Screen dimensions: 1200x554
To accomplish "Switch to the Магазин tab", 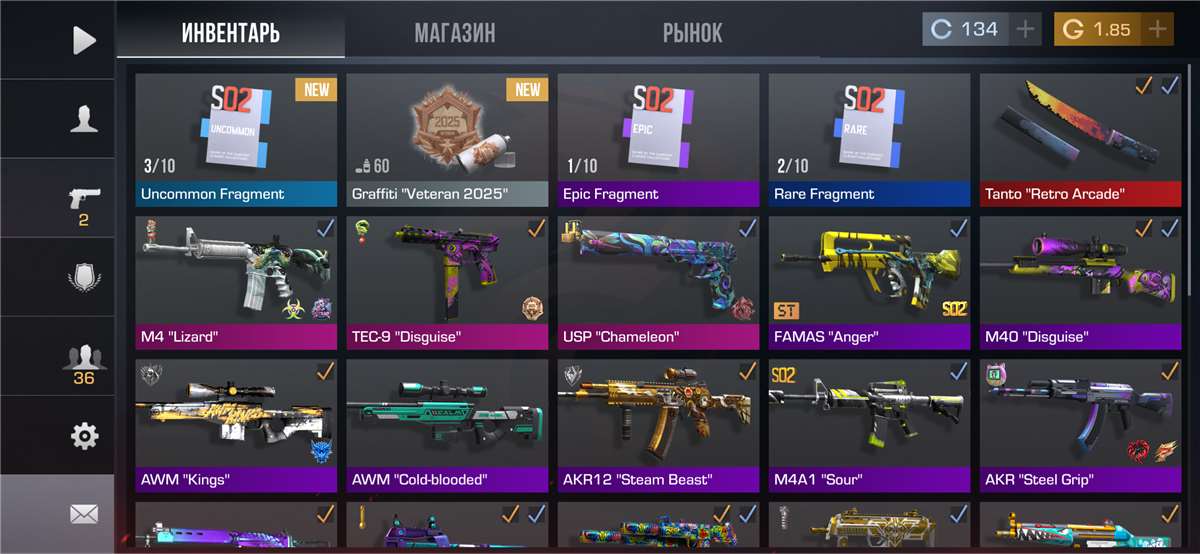I will [x=455, y=32].
